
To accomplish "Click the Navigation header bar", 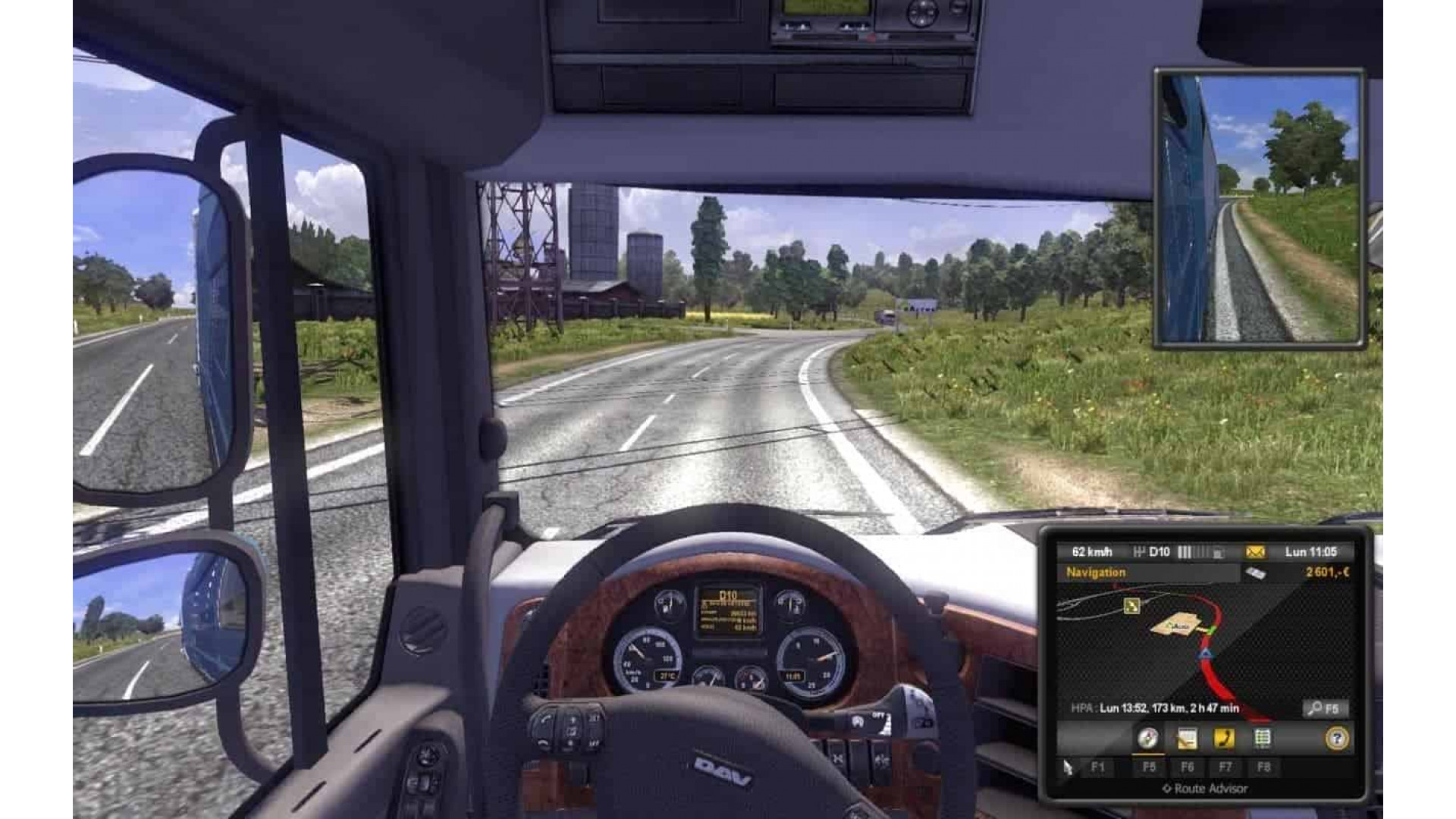I will click(x=1097, y=573).
